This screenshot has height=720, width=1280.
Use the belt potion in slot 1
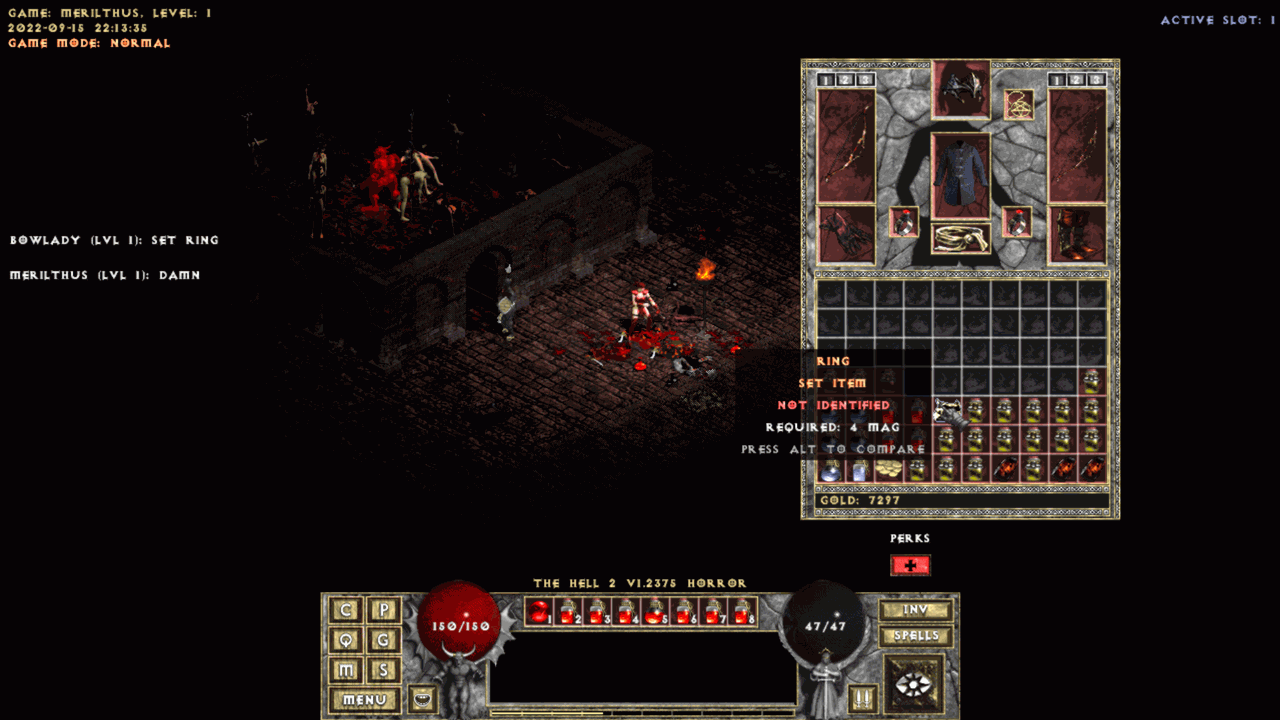540,611
